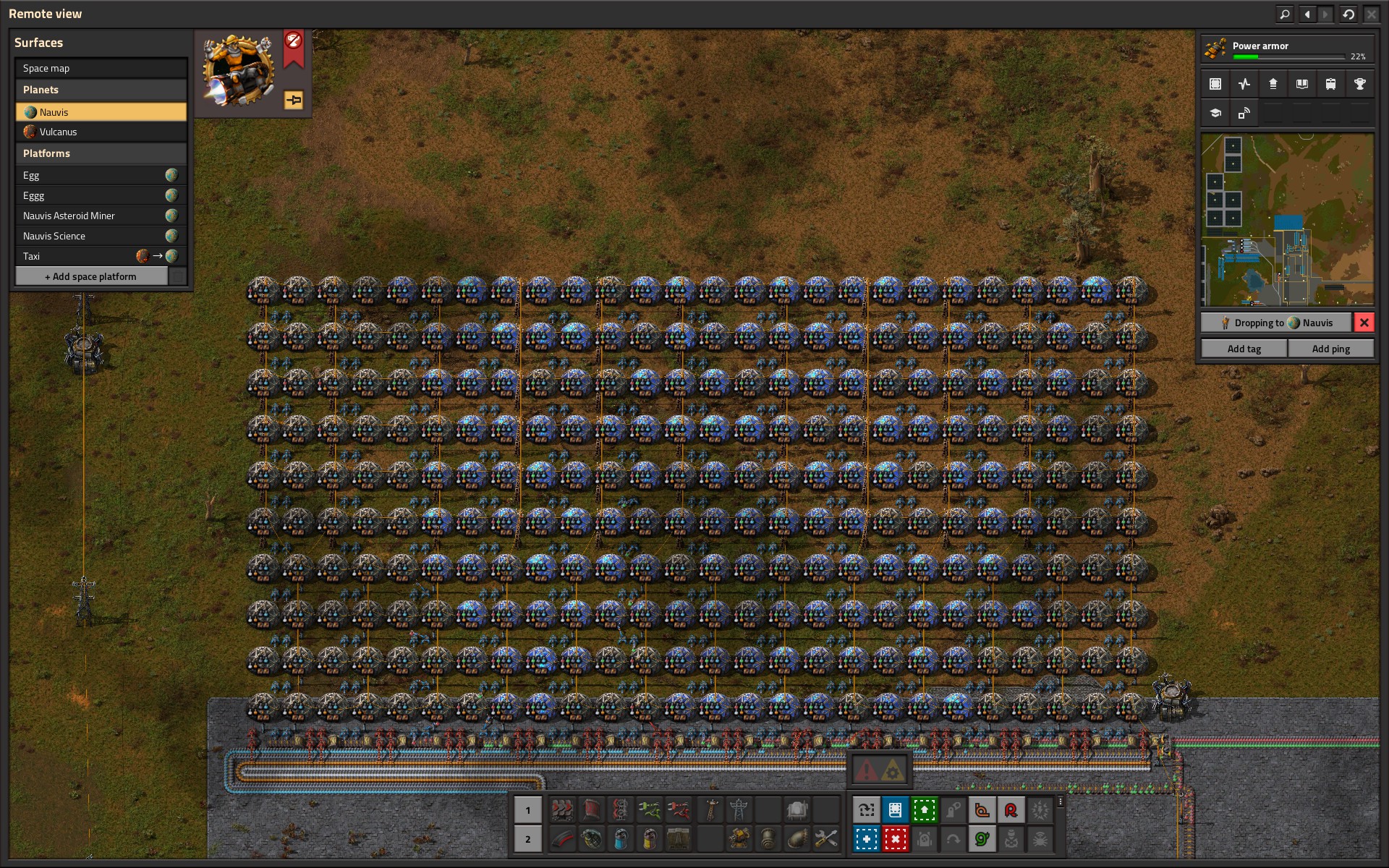The width and height of the screenshot is (1389, 868).
Task: Open the achievements trophy icon
Action: click(1359, 84)
